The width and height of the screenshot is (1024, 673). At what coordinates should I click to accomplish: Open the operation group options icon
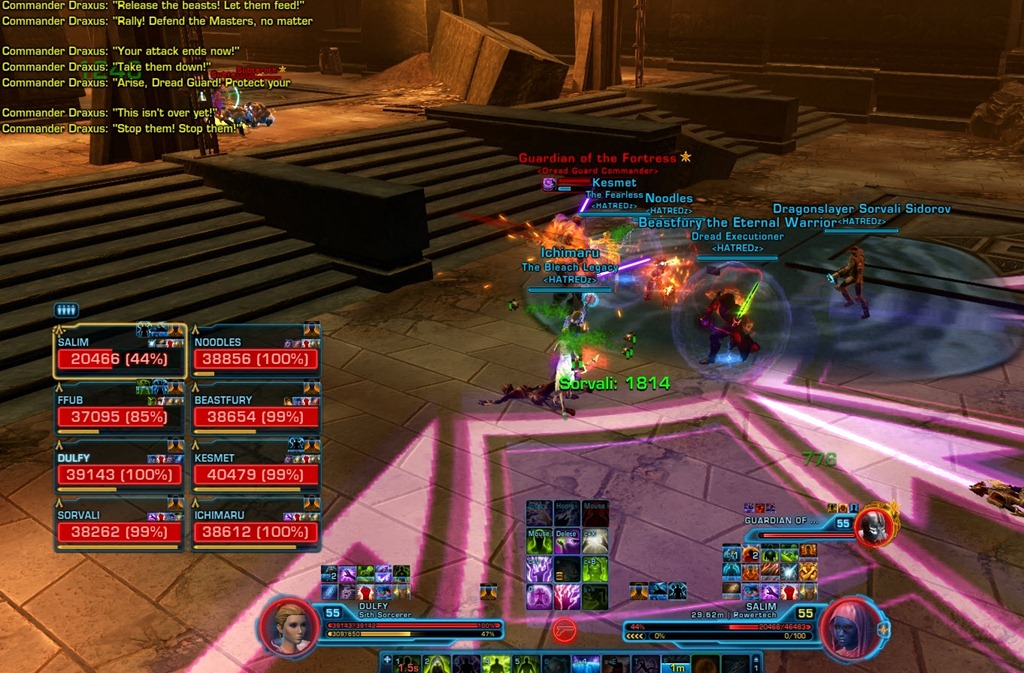point(66,310)
